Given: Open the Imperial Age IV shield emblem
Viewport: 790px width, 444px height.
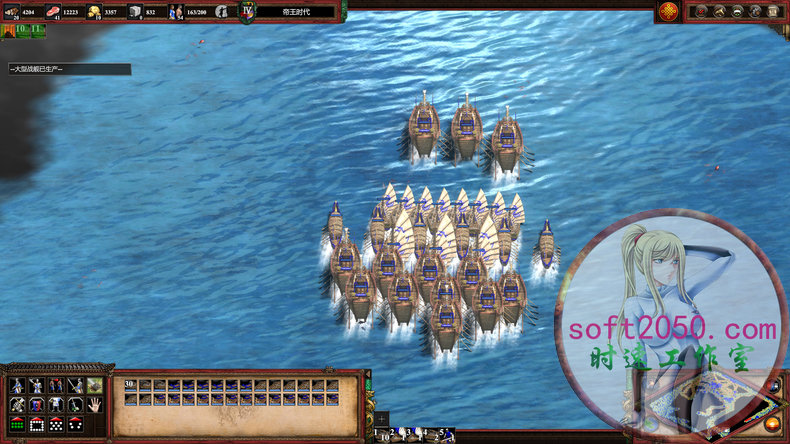Looking at the screenshot, I should click(247, 11).
